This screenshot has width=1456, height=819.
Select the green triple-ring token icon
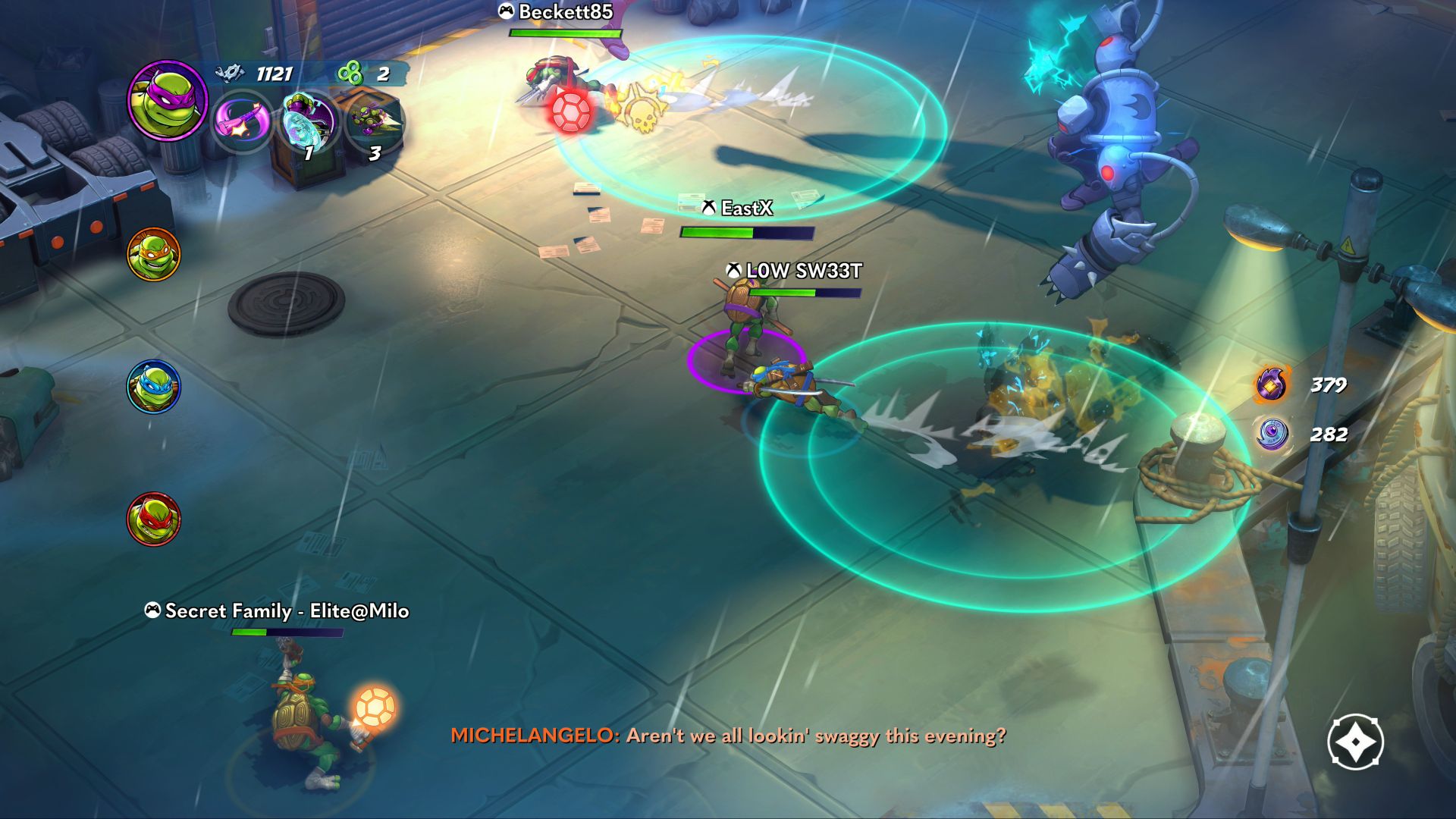click(x=350, y=74)
